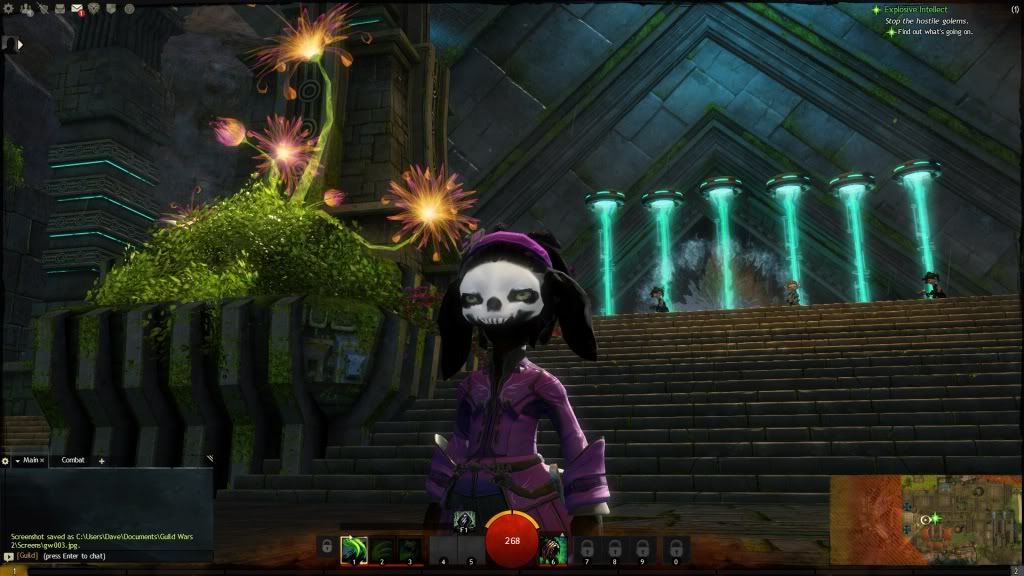Activate weapon skill 1
Image resolution: width=1024 pixels, height=576 pixels.
click(354, 549)
